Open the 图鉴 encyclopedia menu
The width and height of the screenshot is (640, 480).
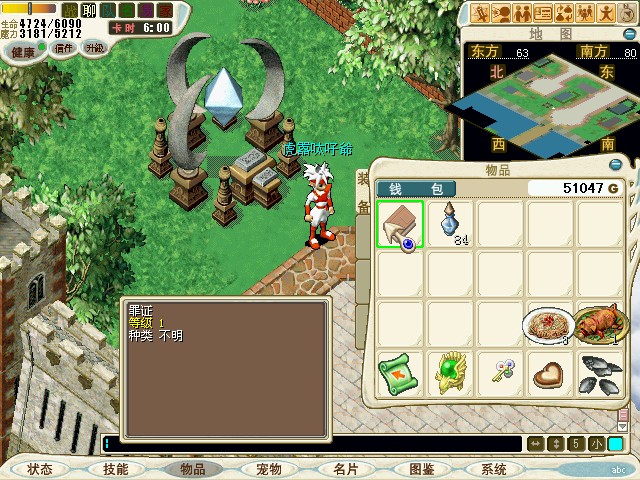[421, 469]
